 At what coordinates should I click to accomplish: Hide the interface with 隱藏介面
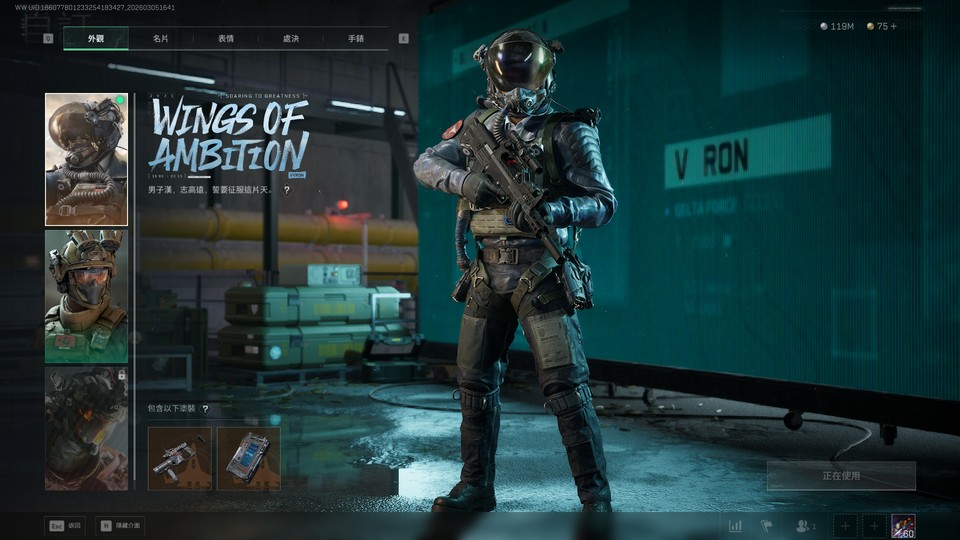click(120, 525)
